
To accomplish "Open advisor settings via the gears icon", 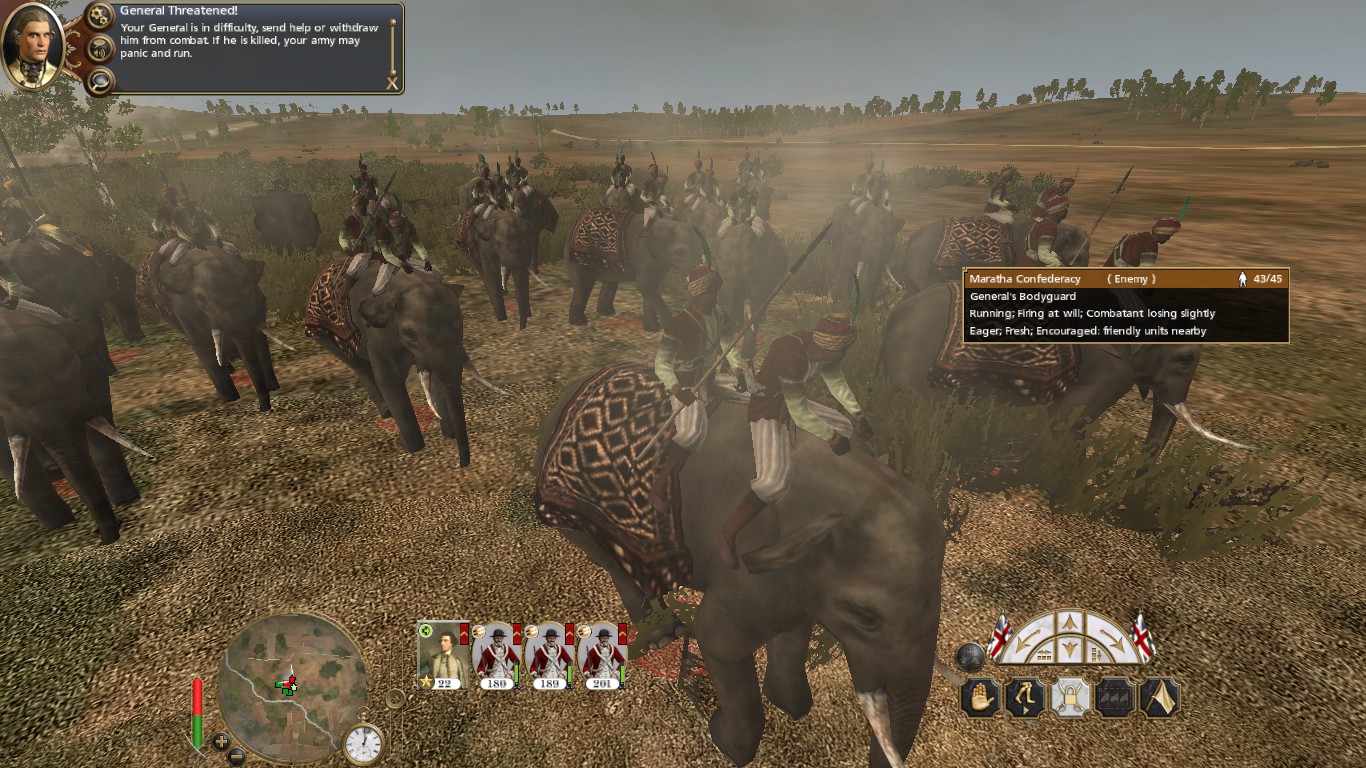I will click(x=99, y=15).
